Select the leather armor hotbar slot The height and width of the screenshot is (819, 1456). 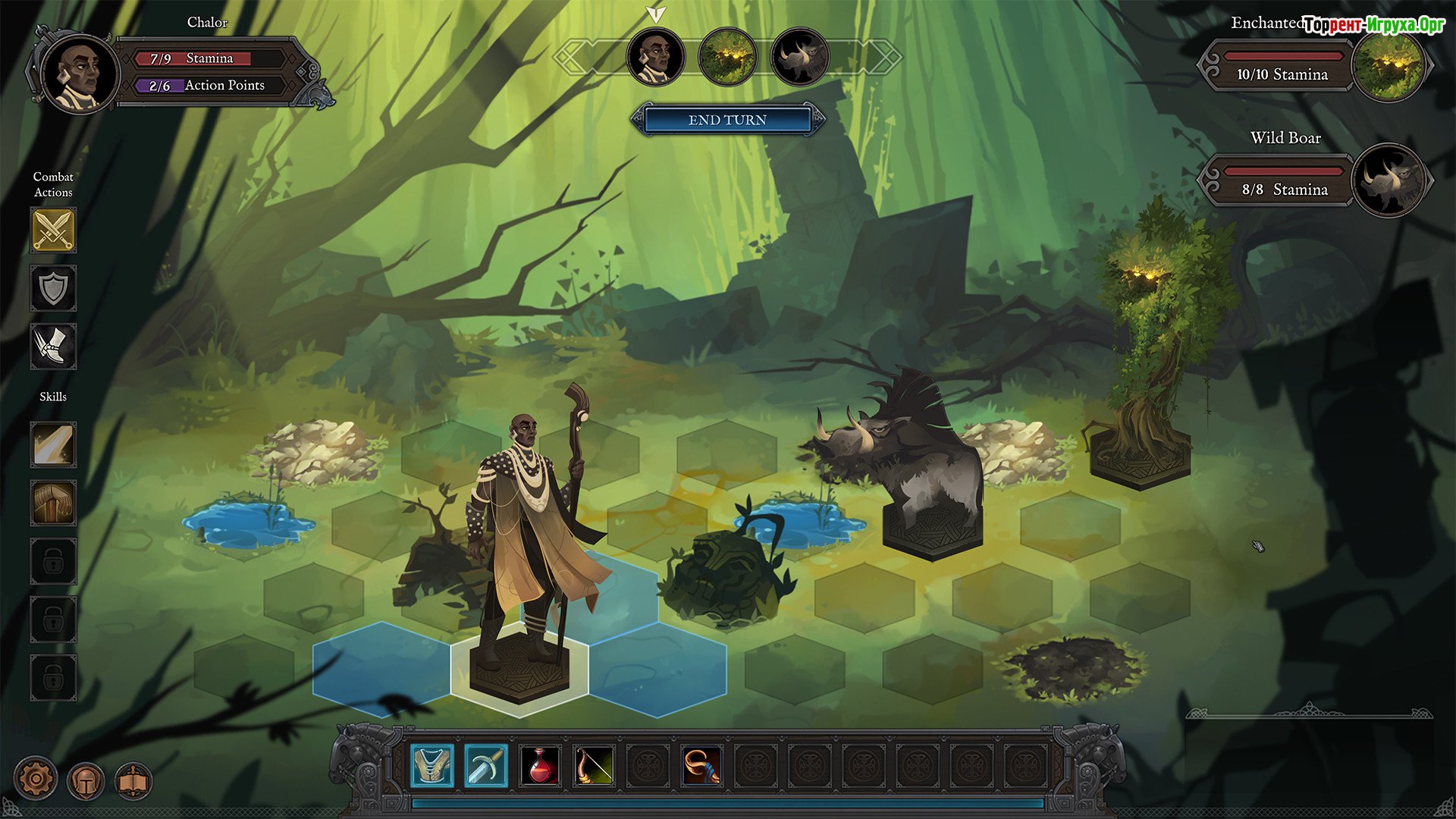432,765
